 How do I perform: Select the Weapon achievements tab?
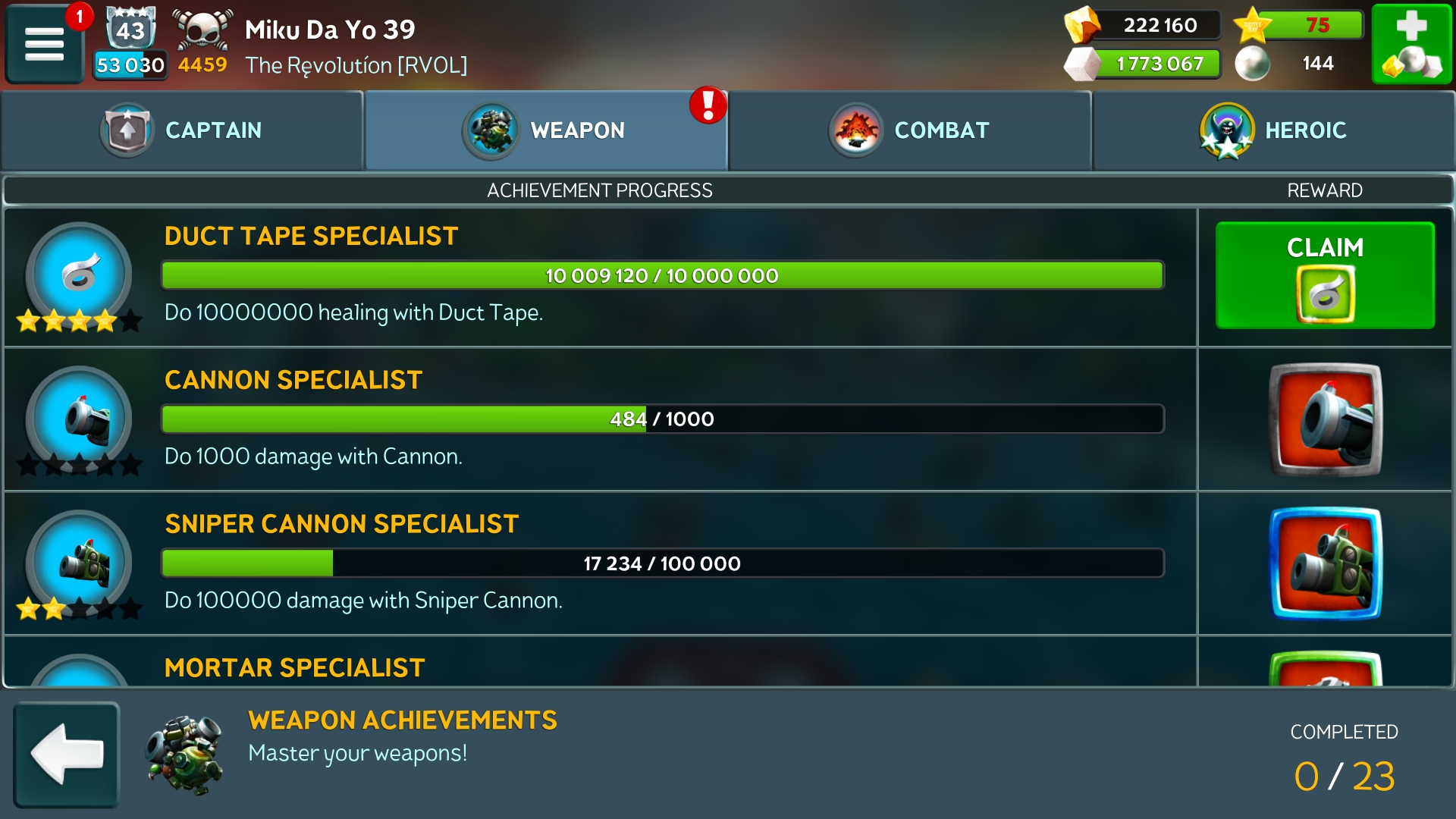tap(546, 130)
